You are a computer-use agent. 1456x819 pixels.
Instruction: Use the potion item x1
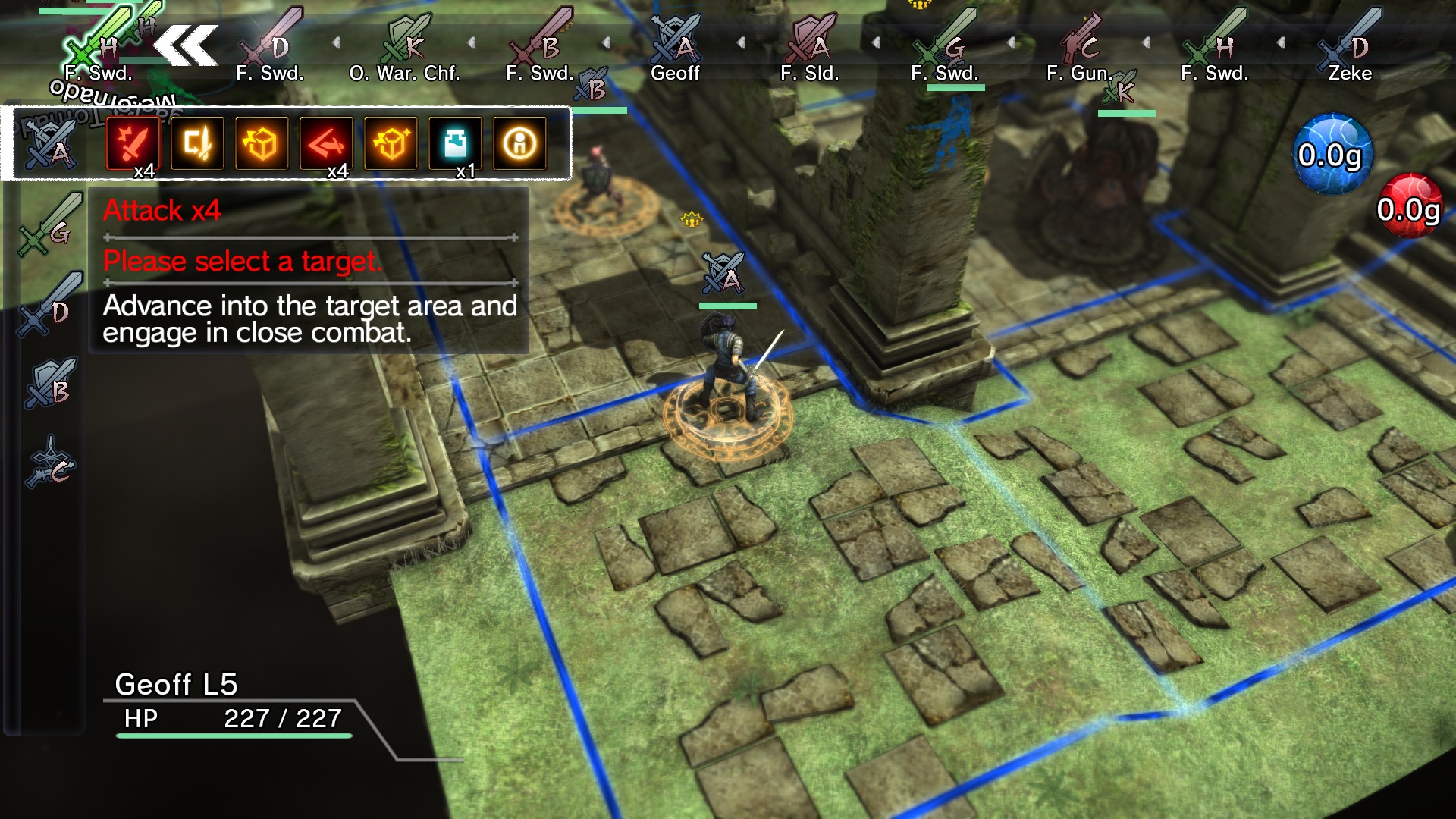(453, 144)
